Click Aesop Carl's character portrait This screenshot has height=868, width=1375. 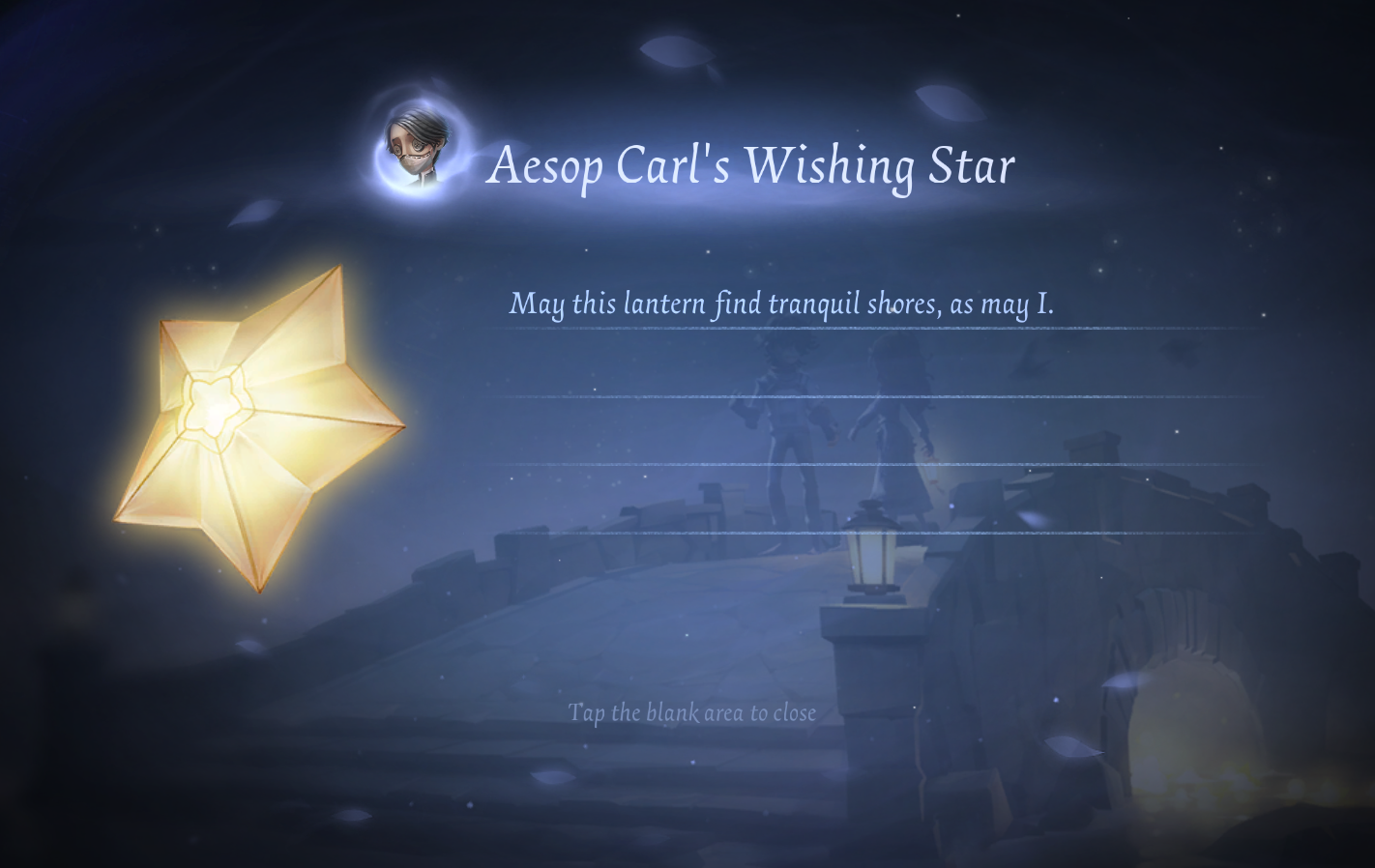(419, 147)
